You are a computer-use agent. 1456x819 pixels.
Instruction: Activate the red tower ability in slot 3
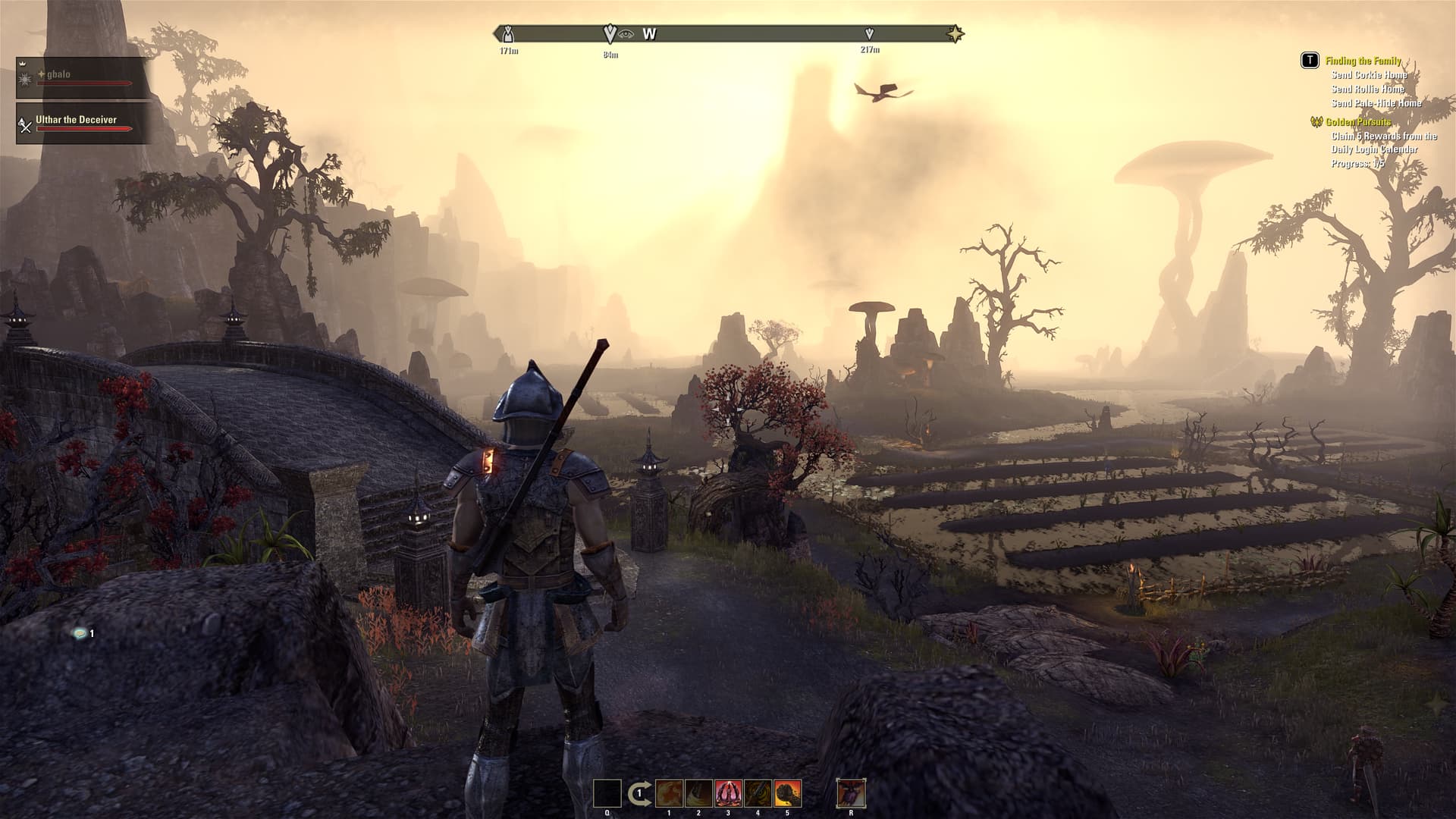click(728, 794)
